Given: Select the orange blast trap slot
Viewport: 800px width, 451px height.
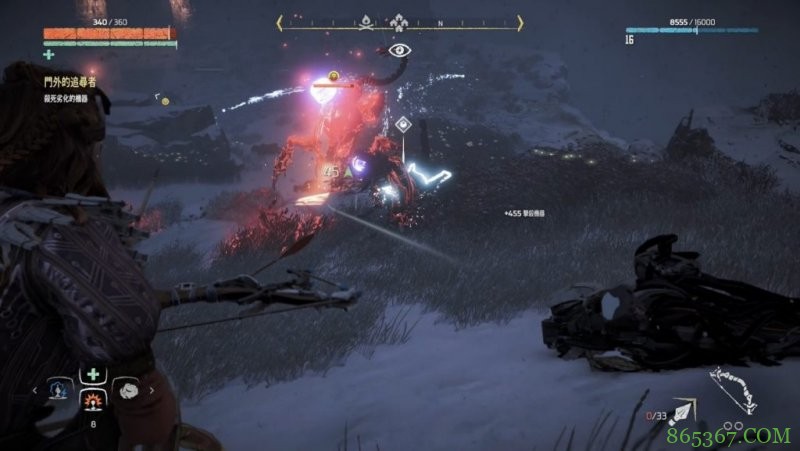Looking at the screenshot, I should pos(92,402).
